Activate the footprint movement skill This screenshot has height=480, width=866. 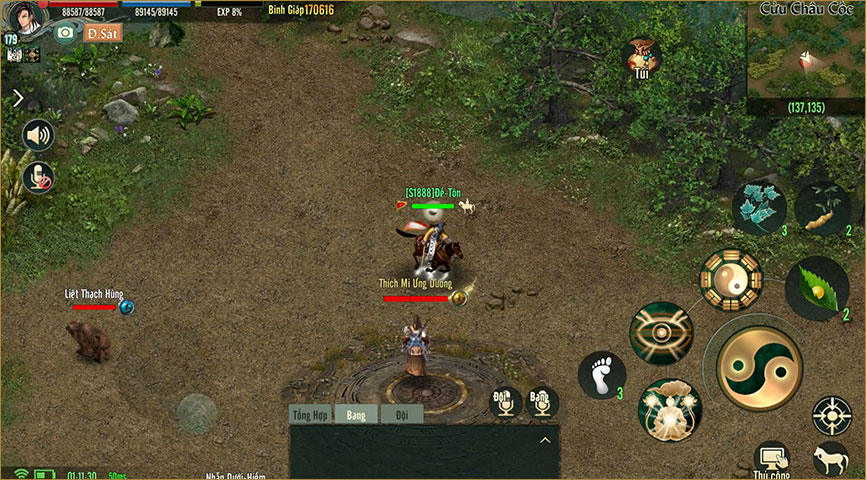[x=602, y=375]
